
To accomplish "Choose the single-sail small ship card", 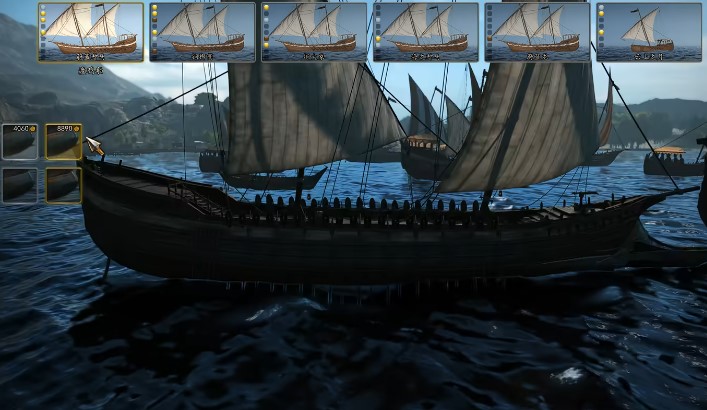I will 648,32.
